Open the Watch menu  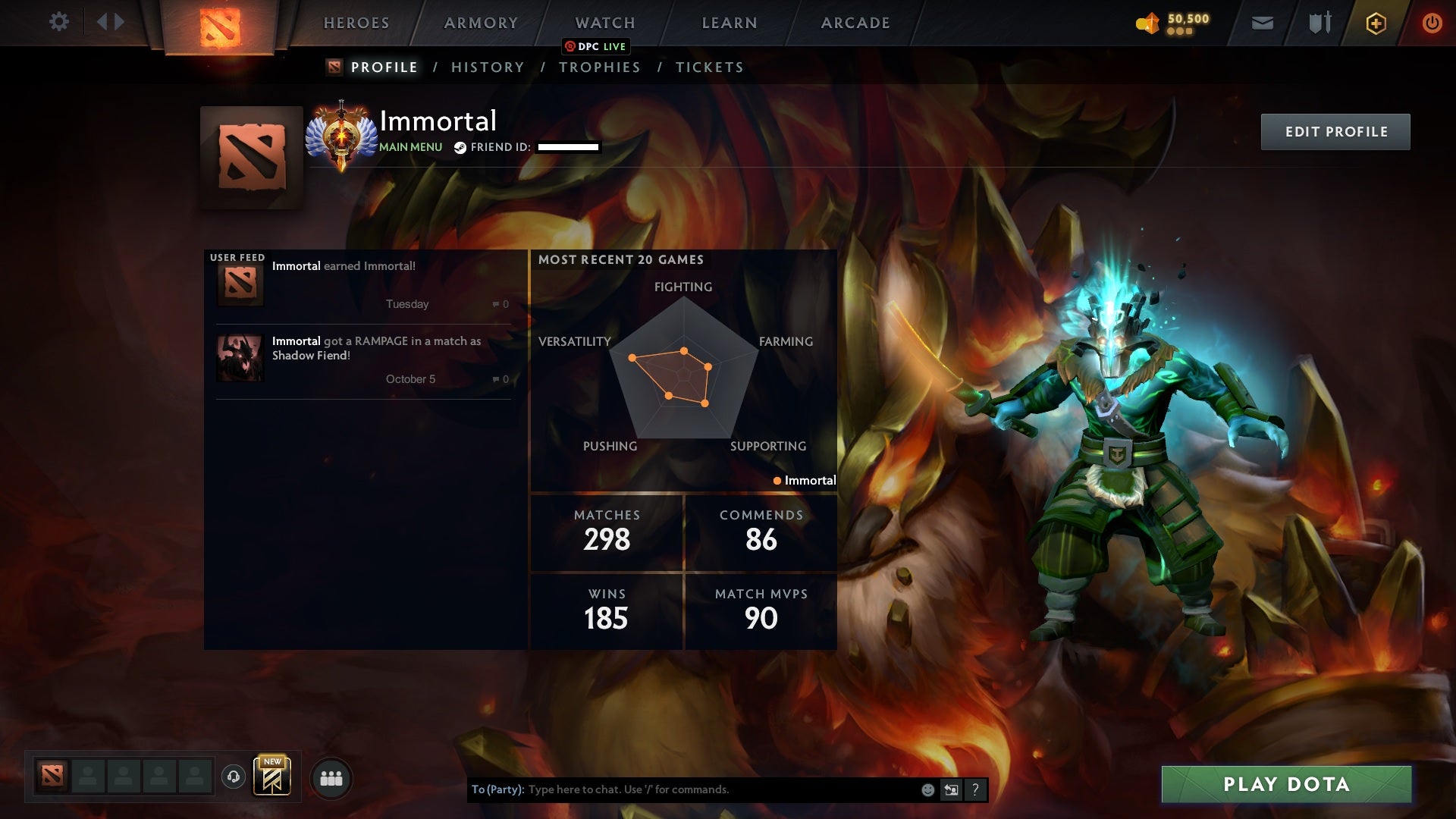pos(604,23)
